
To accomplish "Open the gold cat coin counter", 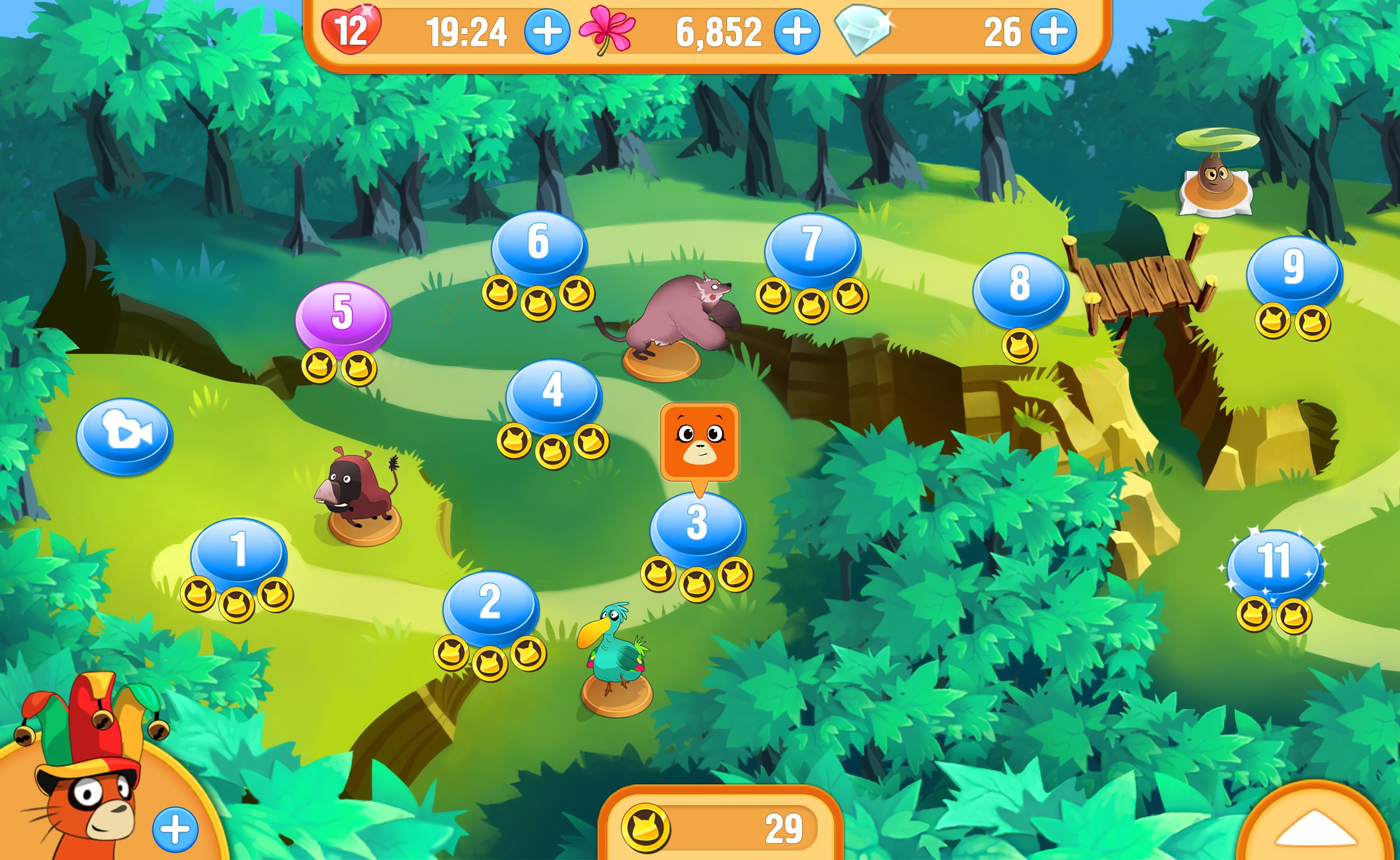I will coord(720,828).
